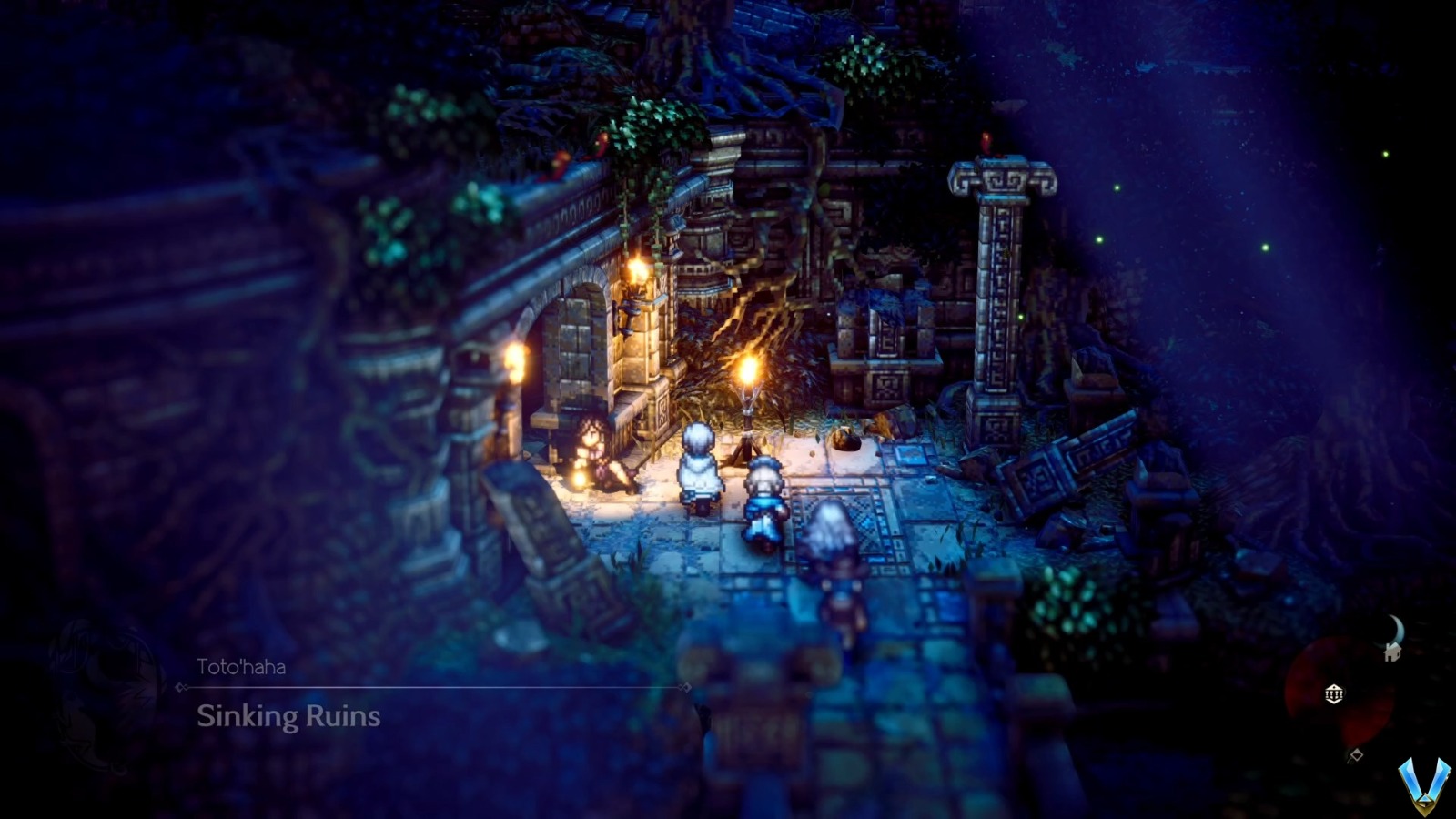Viewport: 1456px width, 819px height.
Task: Click the temple ruins icon on the minimap
Action: pyautogui.click(x=1333, y=693)
